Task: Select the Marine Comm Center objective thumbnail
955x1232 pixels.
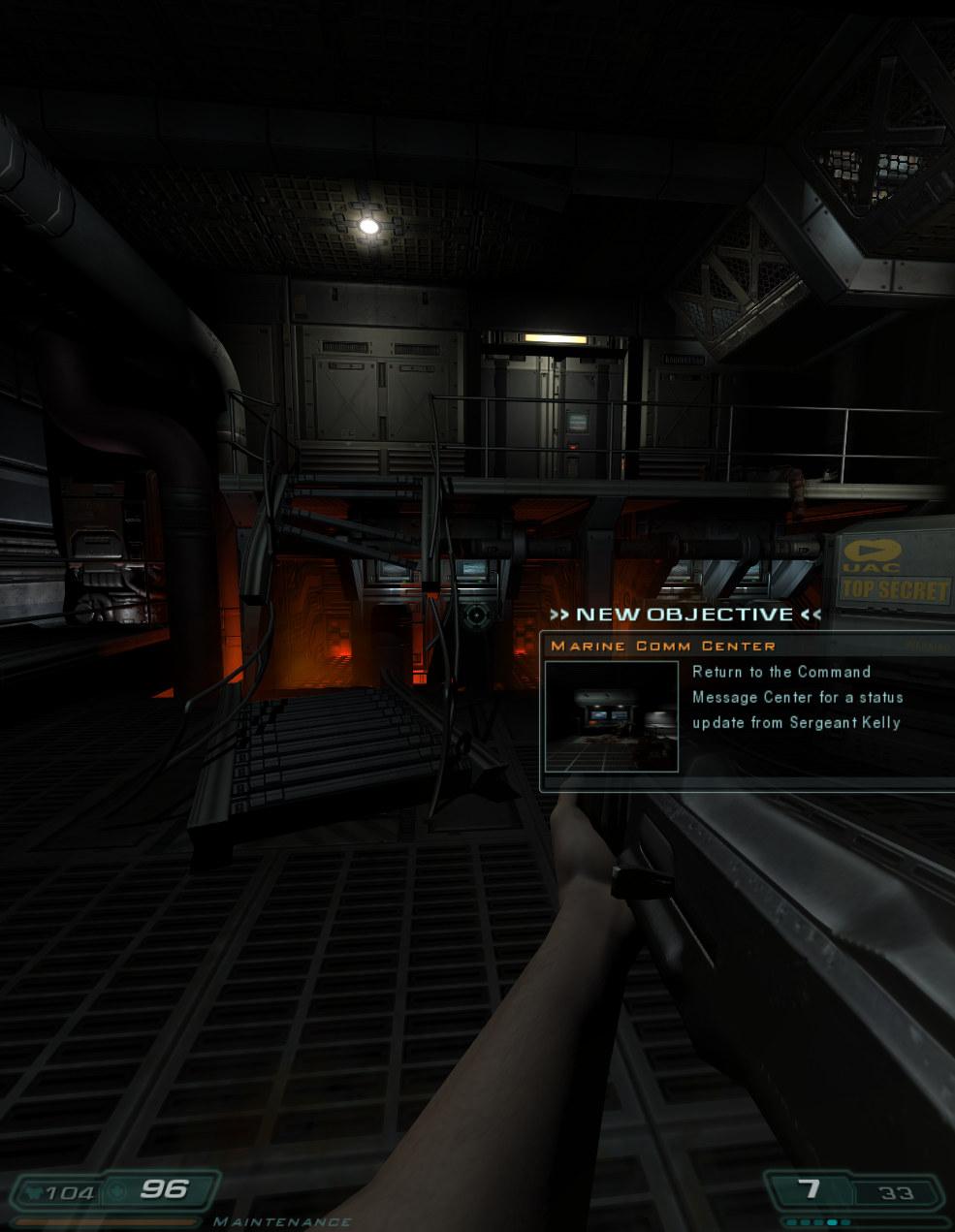Action: [611, 716]
